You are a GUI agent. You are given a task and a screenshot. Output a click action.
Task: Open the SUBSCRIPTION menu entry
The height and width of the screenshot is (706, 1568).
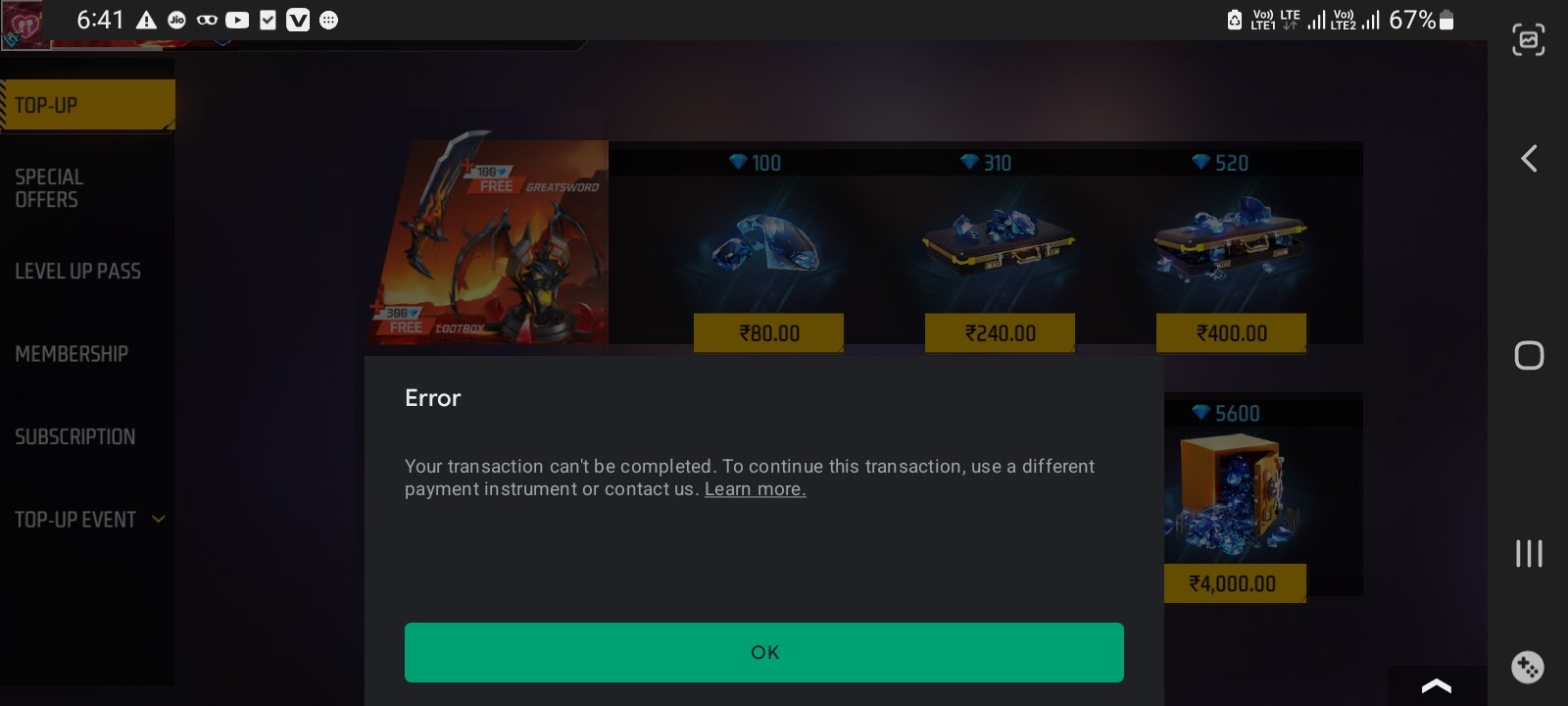[x=75, y=436]
